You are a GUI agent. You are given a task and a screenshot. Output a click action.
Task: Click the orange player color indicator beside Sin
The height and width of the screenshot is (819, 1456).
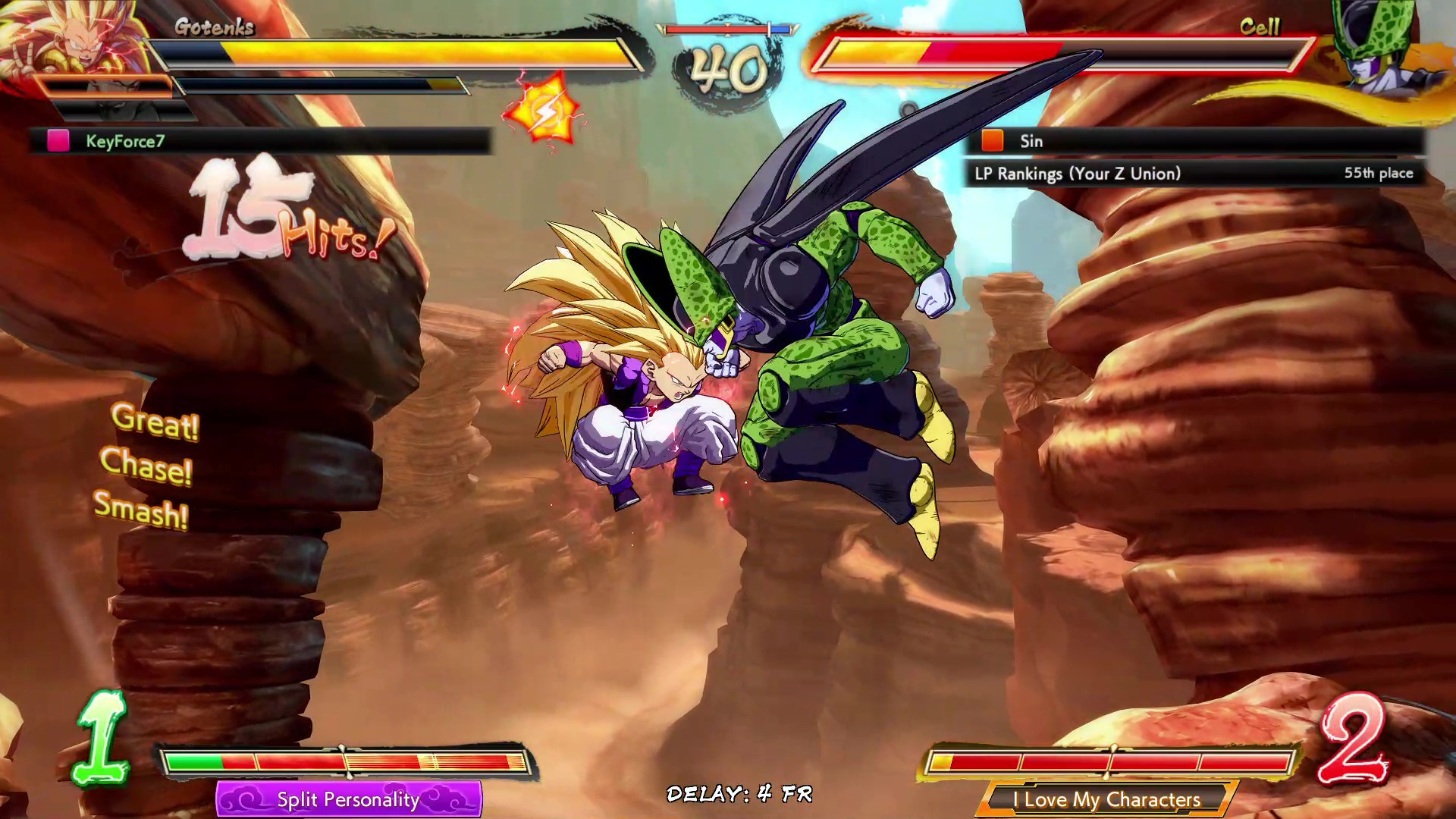tap(992, 141)
